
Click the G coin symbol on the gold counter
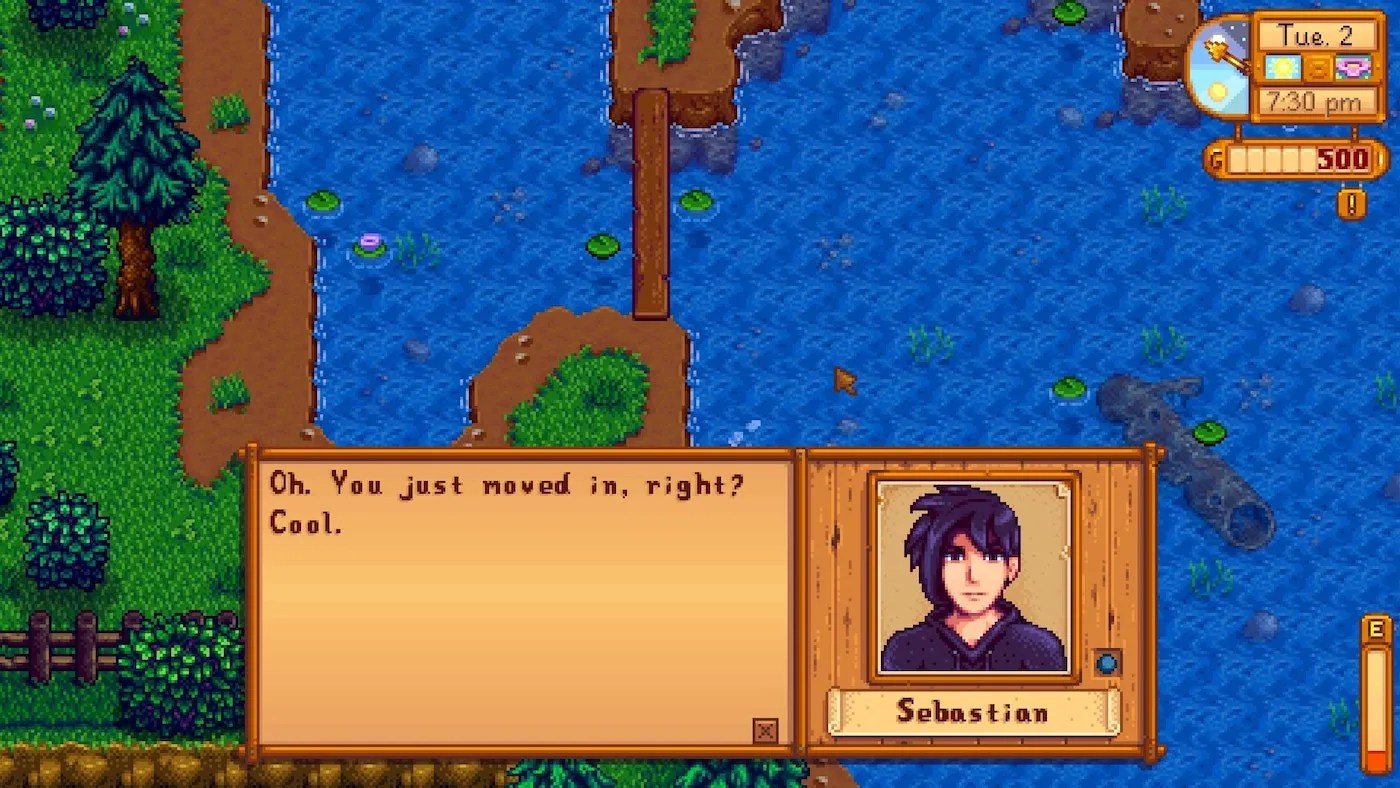click(x=1215, y=156)
